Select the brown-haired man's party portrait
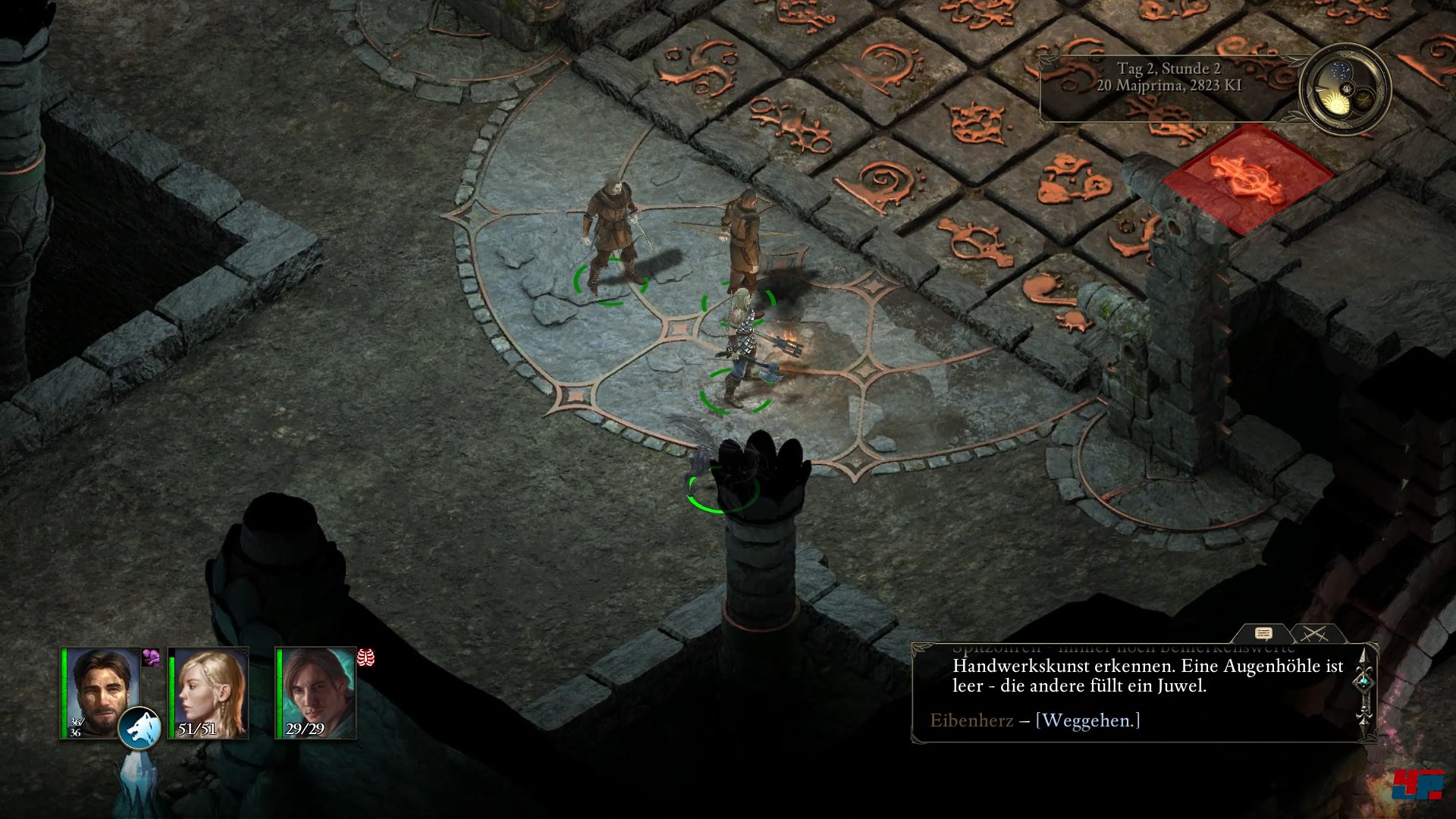The image size is (1456, 819). click(x=315, y=692)
